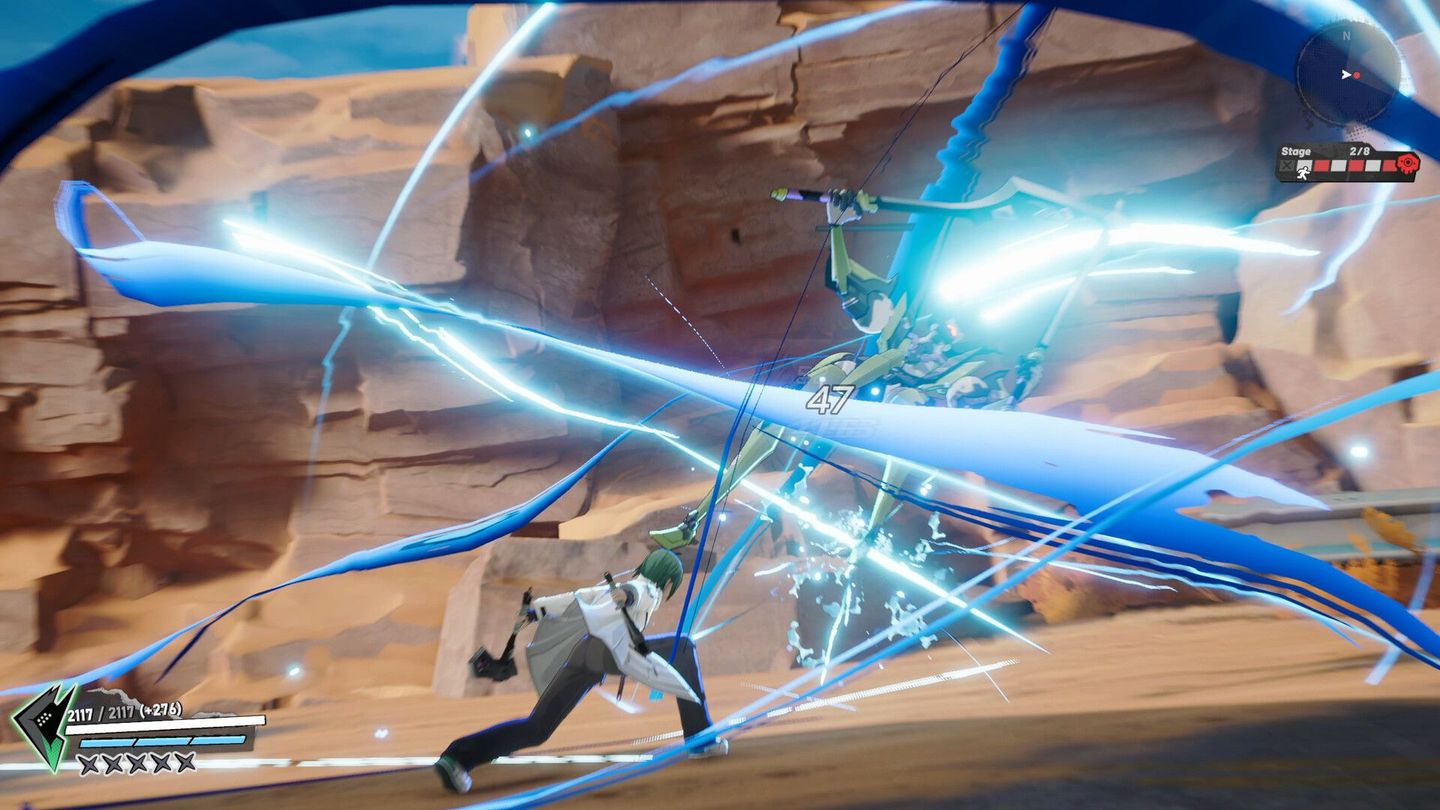Screen dimensions: 1440x810
Task: Toggle the middle shuriken star marker
Action: [x=137, y=762]
